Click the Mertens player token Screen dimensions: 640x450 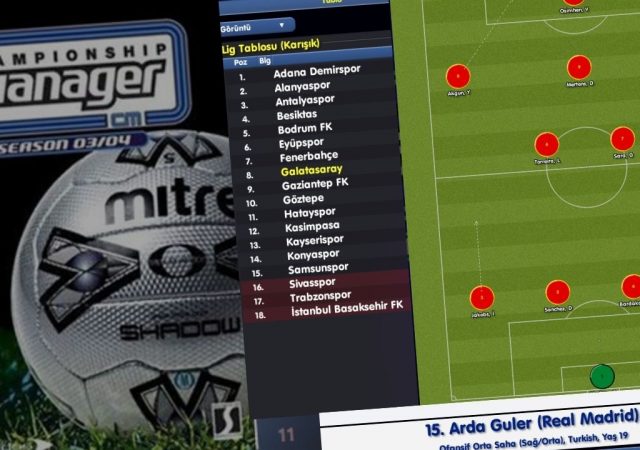[x=579, y=68]
